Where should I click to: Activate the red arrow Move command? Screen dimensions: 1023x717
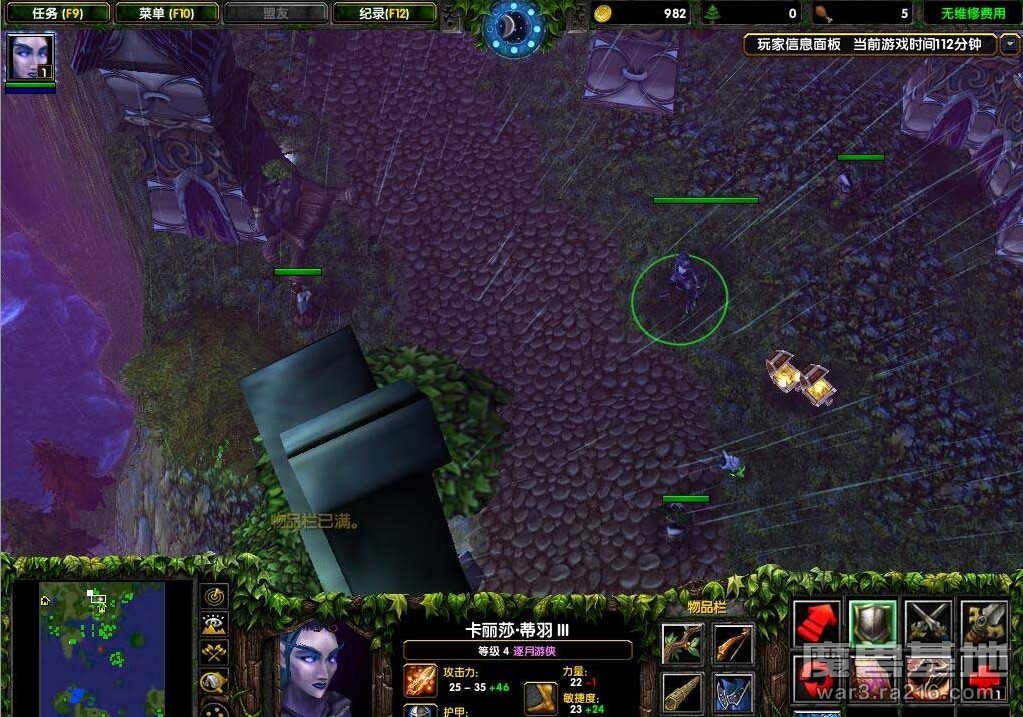coord(816,623)
